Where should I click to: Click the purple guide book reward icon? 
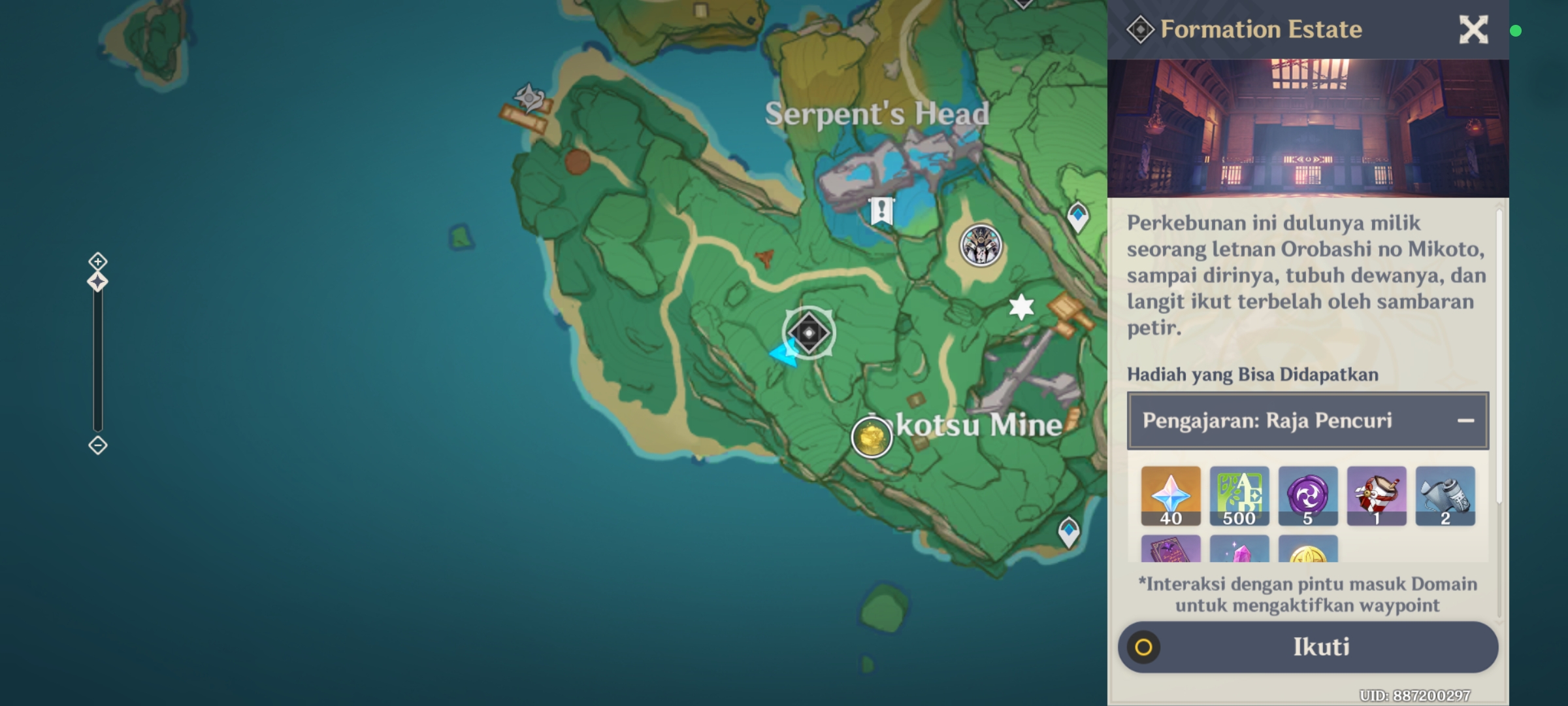pyautogui.click(x=1170, y=552)
